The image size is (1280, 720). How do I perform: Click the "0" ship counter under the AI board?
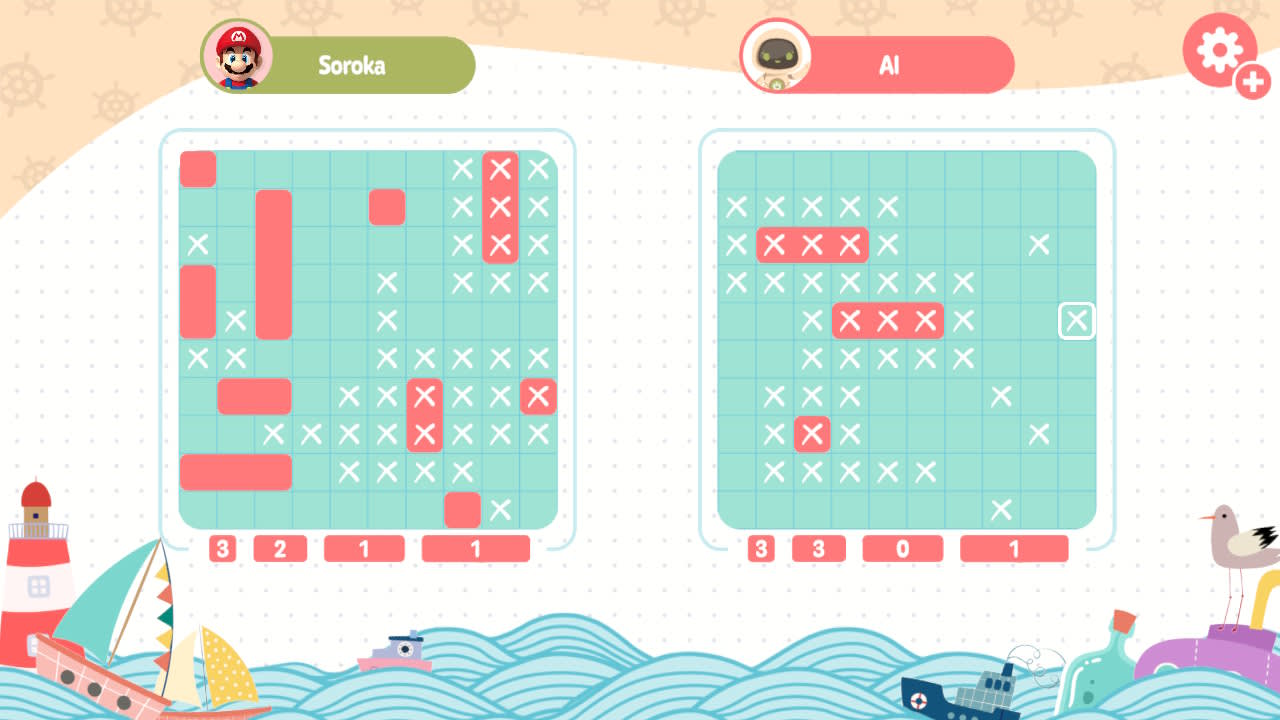click(902, 548)
